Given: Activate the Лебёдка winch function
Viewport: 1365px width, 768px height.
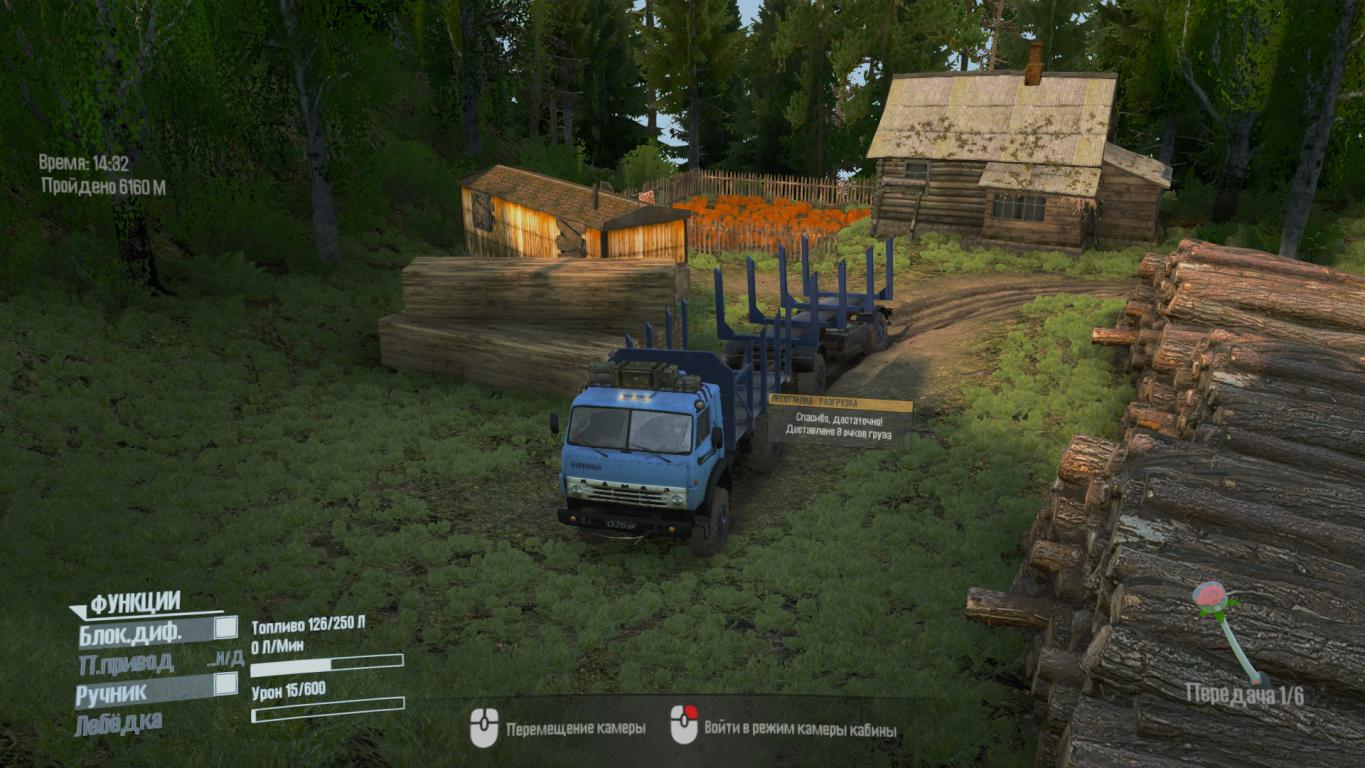Looking at the screenshot, I should click(118, 722).
